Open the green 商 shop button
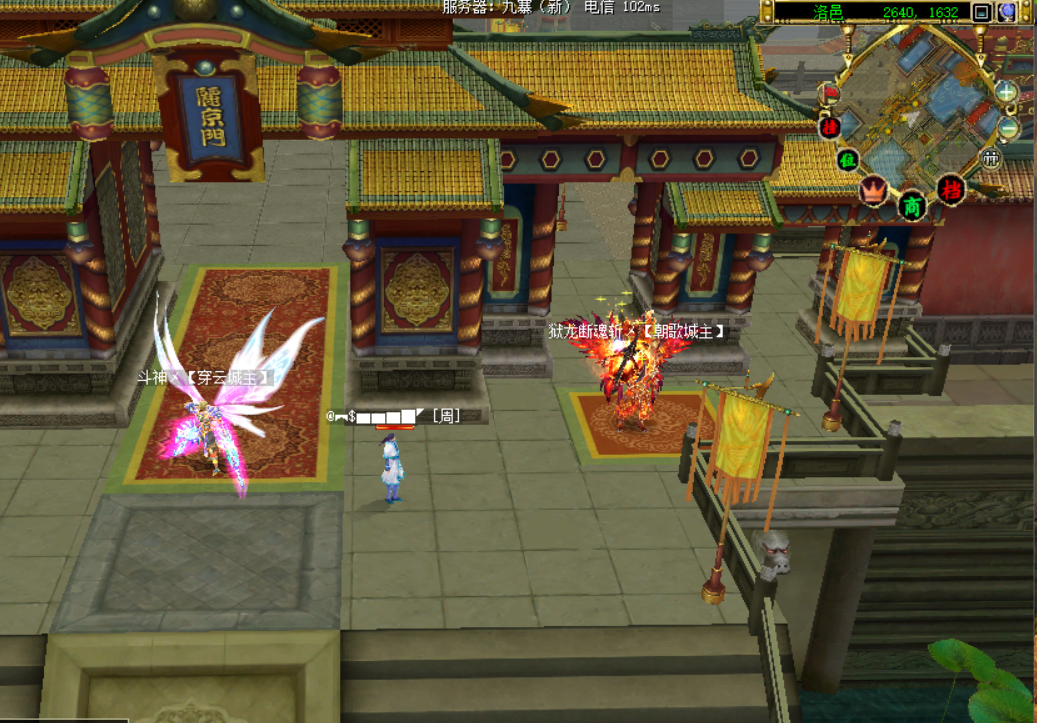This screenshot has width=1037, height=723. 912,206
